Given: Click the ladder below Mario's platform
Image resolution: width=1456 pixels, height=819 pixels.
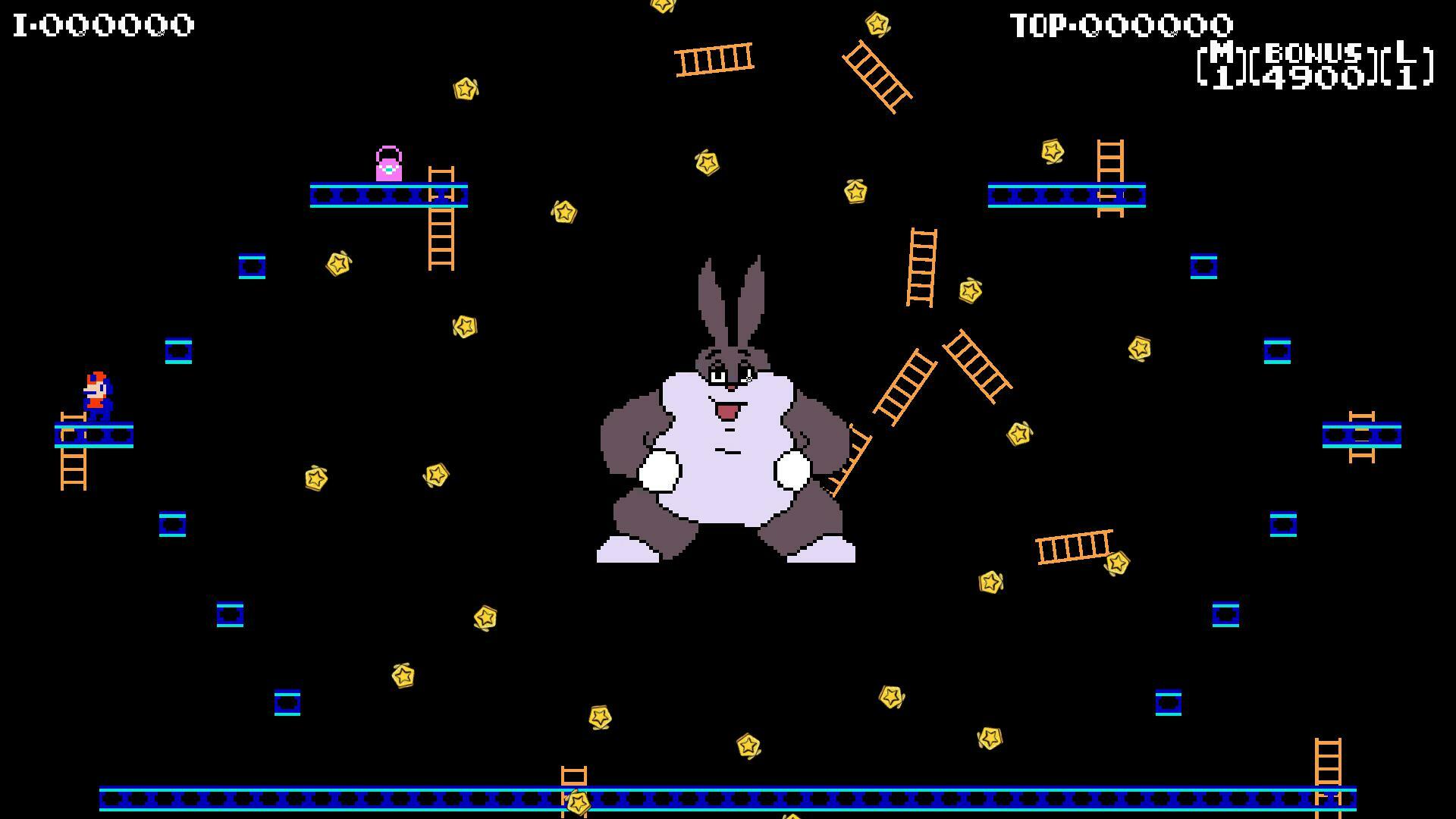Looking at the screenshot, I should tap(74, 470).
